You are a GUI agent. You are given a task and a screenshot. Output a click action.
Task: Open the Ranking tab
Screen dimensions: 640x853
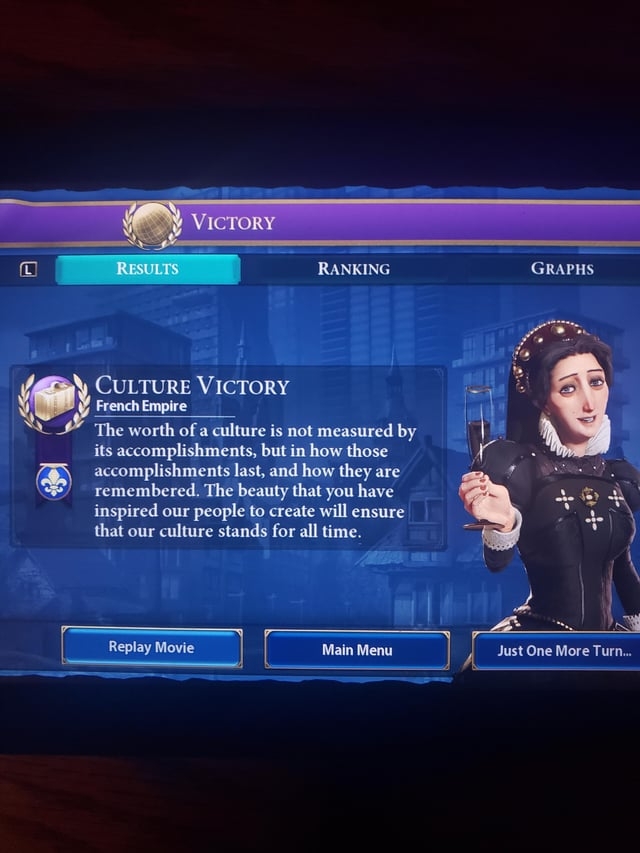353,269
